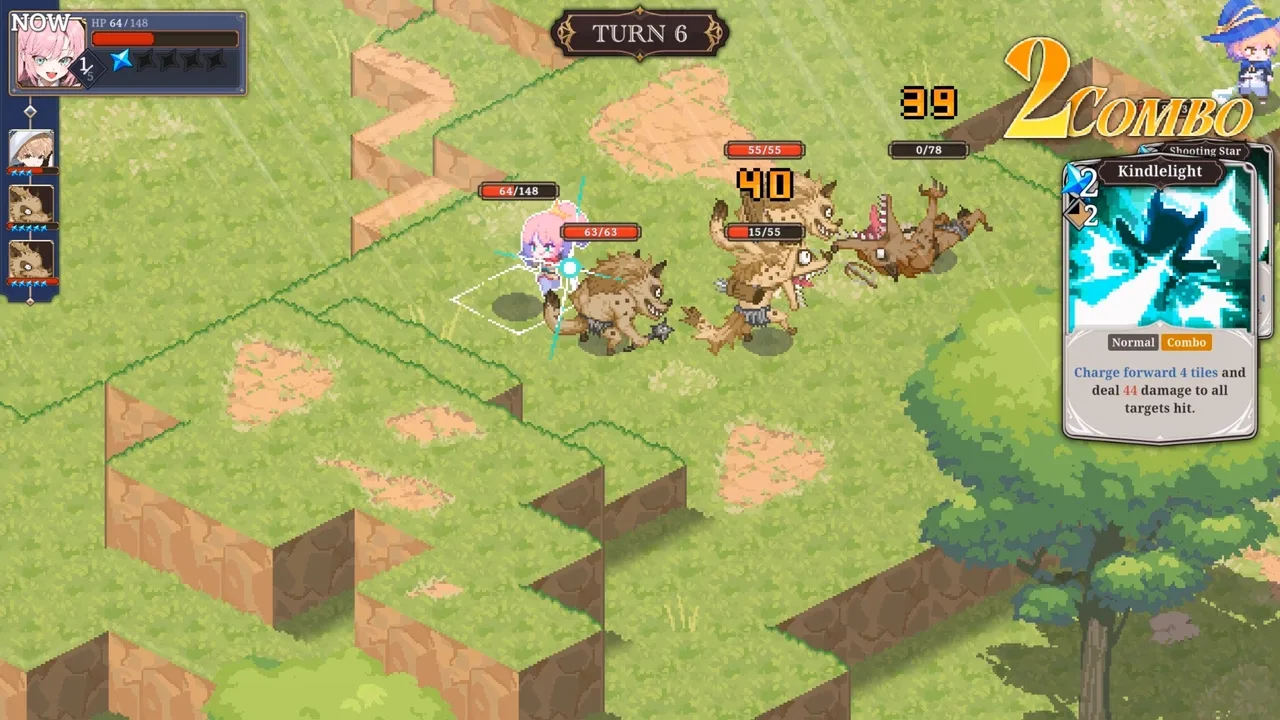The width and height of the screenshot is (1280, 720).
Task: Select the hooded blonde character in turn order
Action: click(31, 151)
